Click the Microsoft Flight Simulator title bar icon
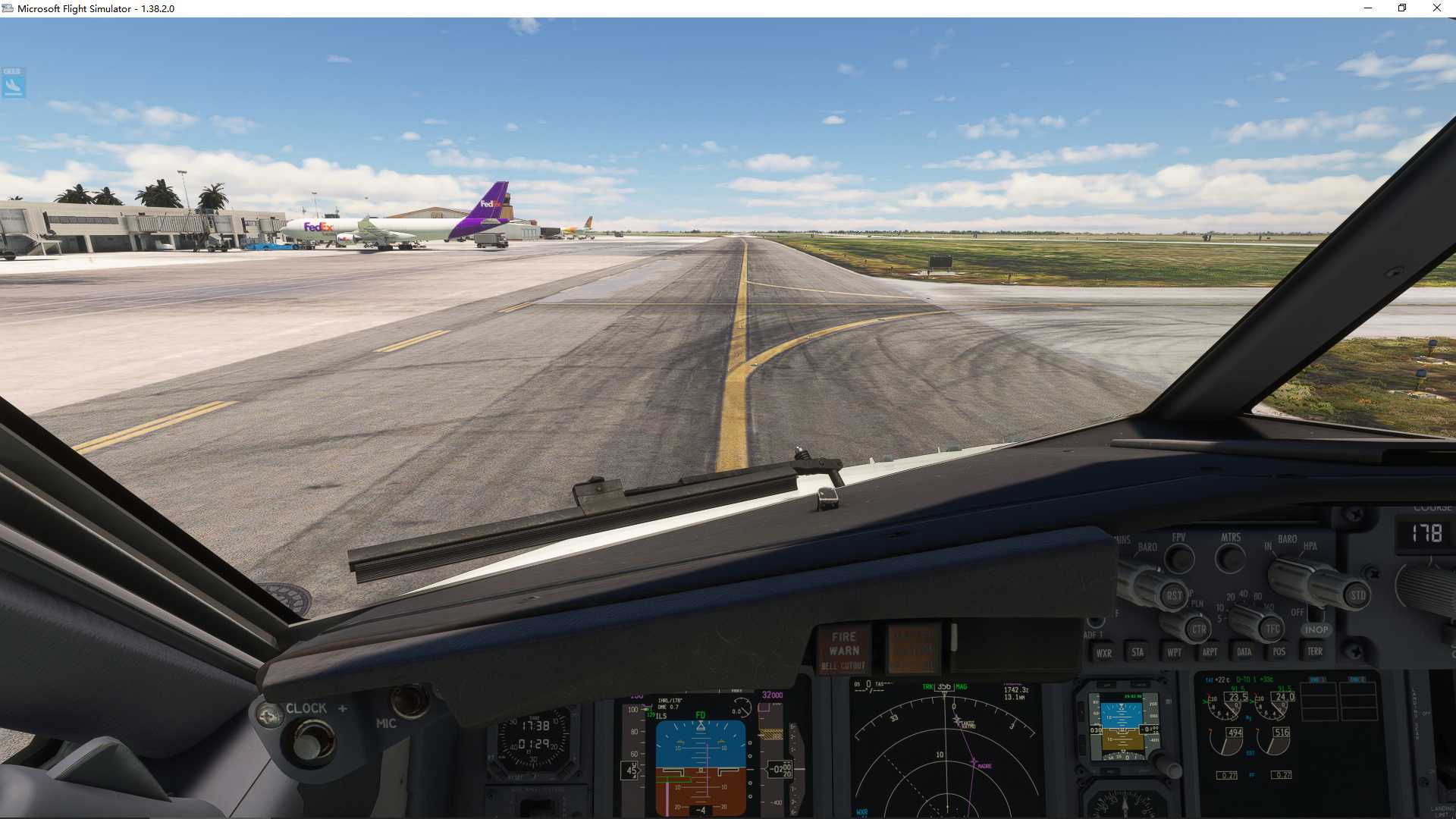The height and width of the screenshot is (819, 1456). (8, 8)
